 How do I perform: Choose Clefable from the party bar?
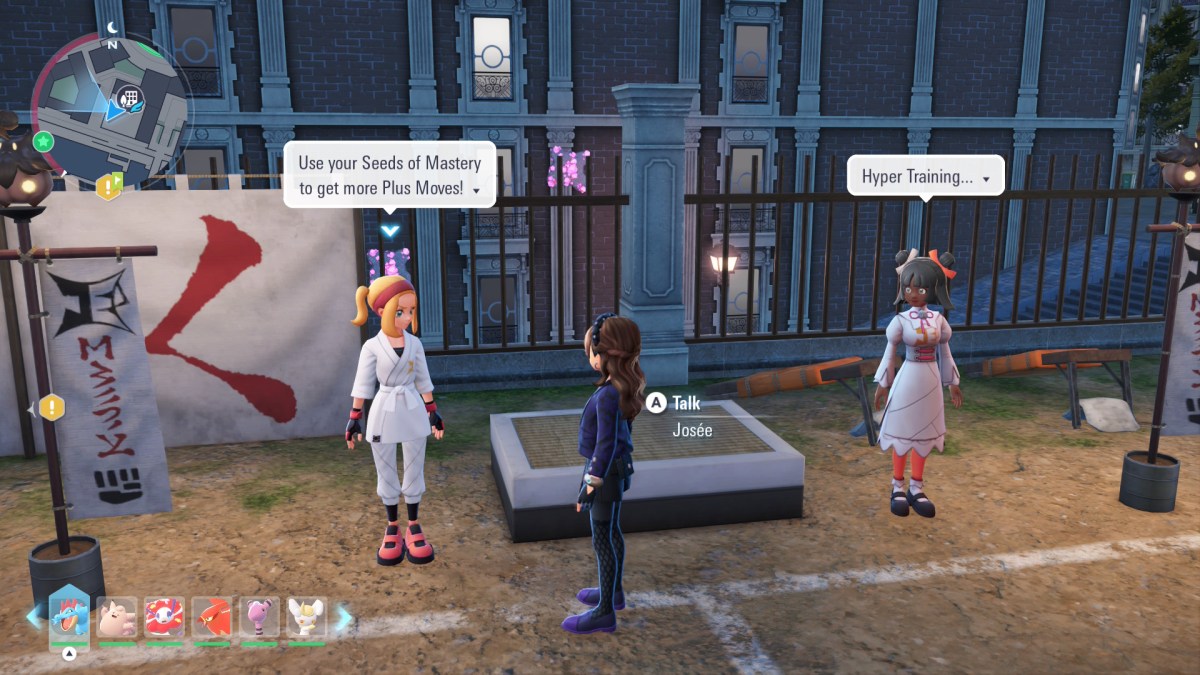[x=117, y=618]
